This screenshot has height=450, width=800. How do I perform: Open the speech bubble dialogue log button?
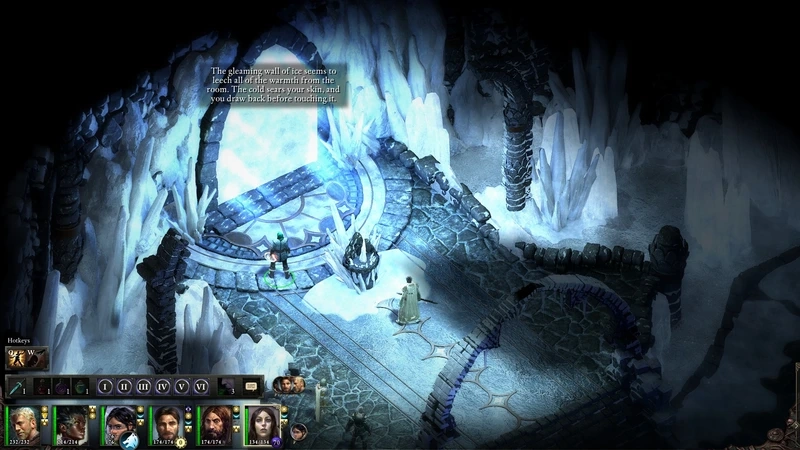click(x=251, y=385)
